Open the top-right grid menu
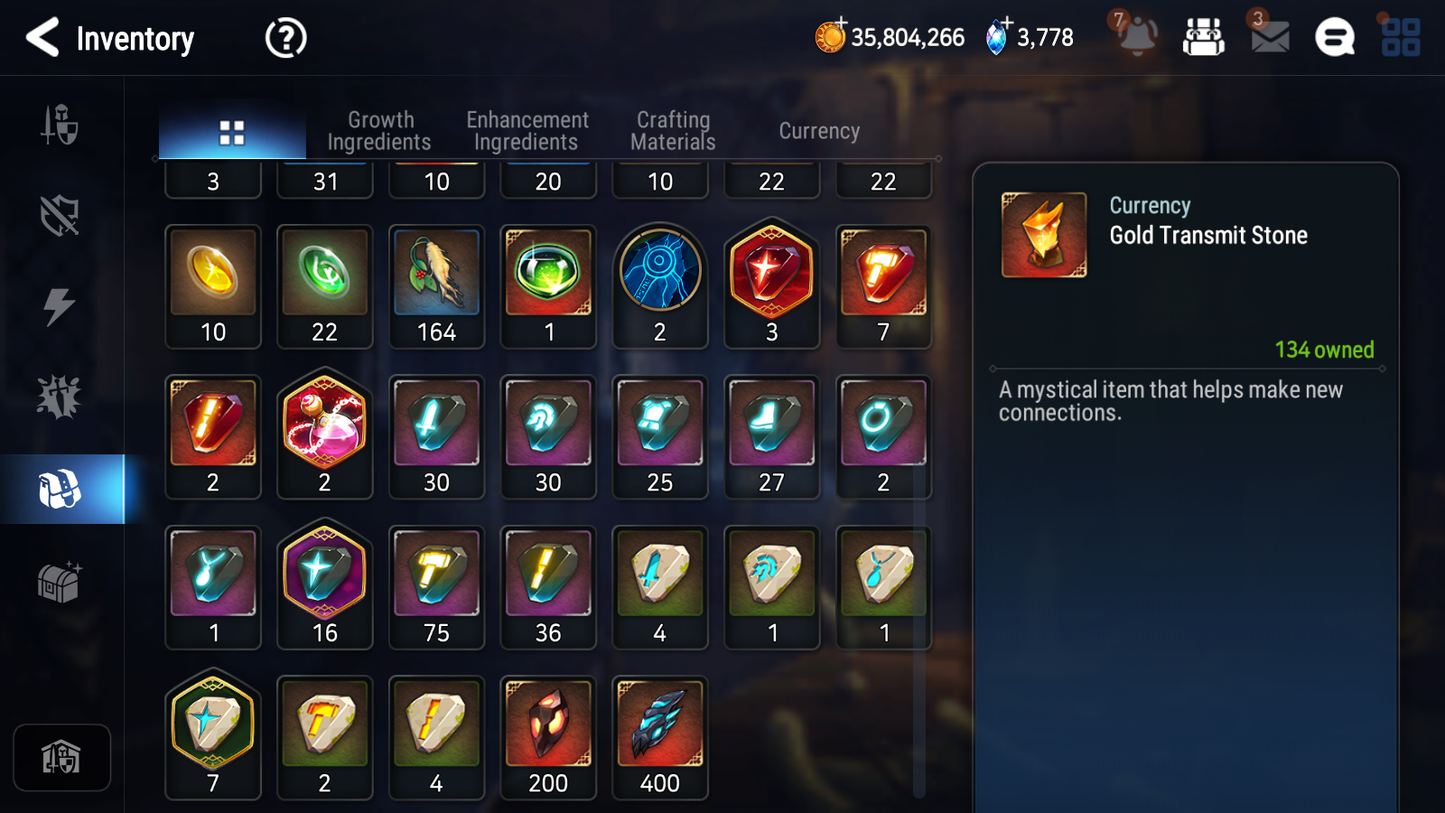The height and width of the screenshot is (813, 1445). (1400, 38)
